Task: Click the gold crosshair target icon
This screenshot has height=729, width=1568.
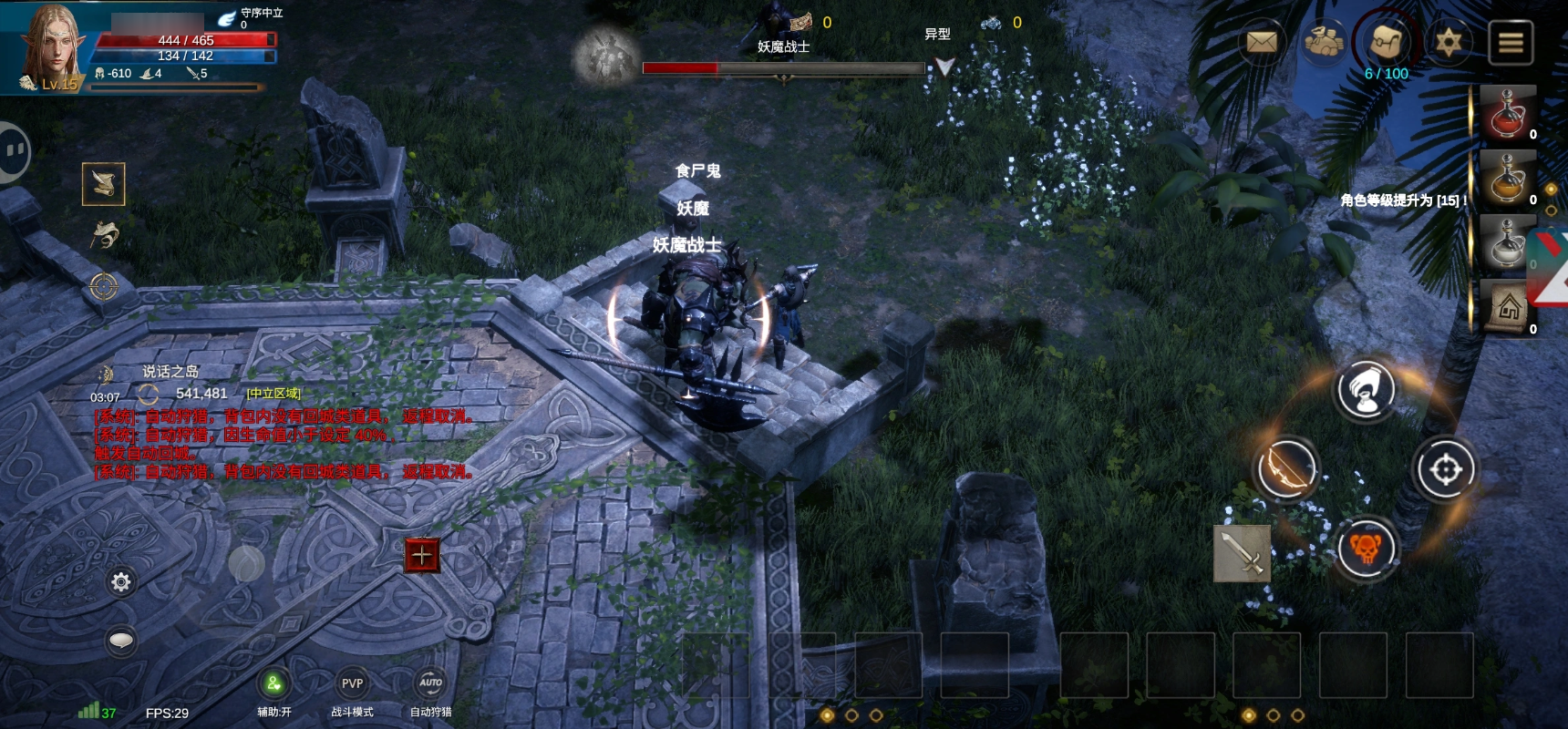Action: (103, 287)
